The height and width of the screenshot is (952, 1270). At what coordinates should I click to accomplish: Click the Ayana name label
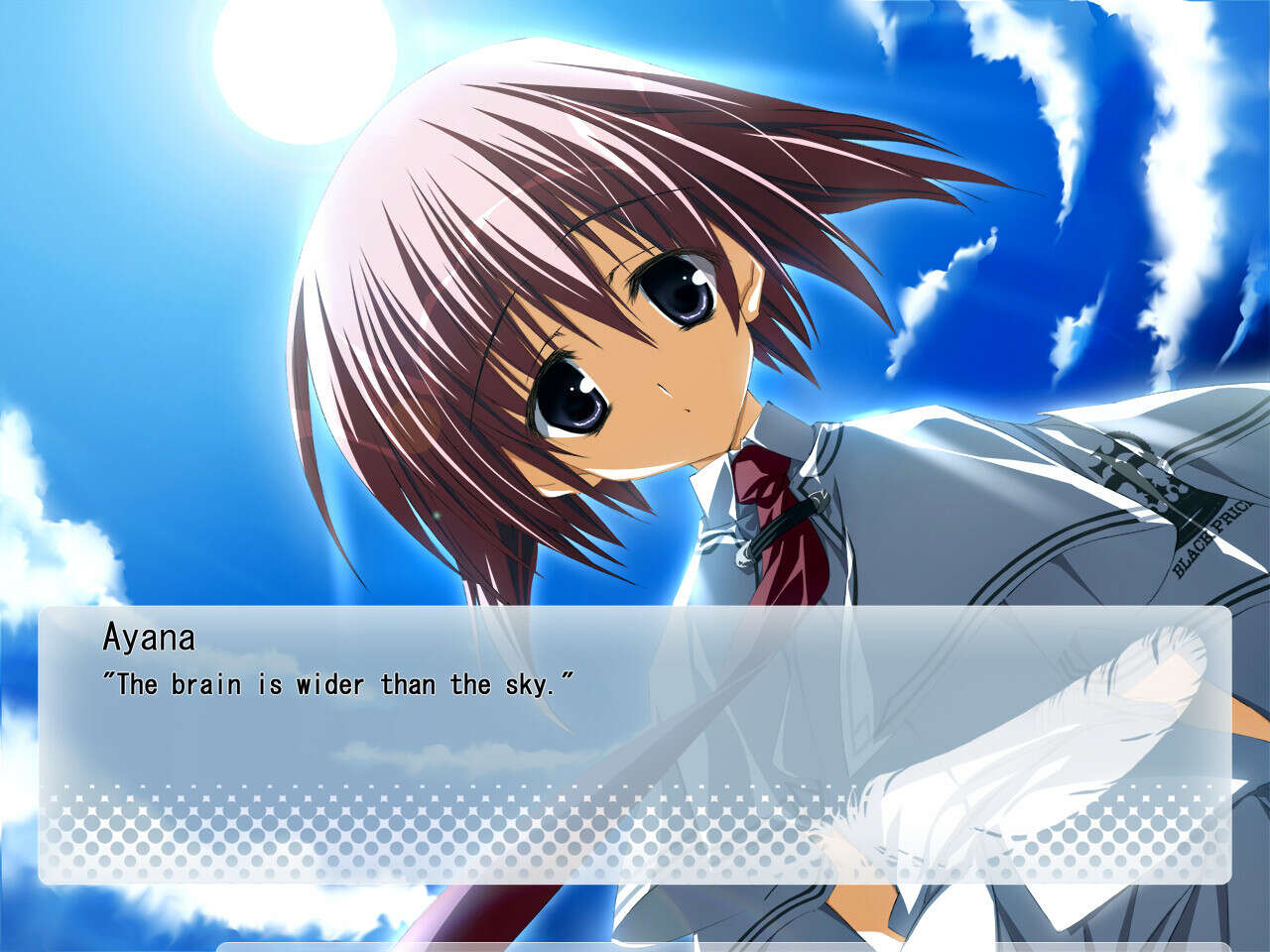154,635
